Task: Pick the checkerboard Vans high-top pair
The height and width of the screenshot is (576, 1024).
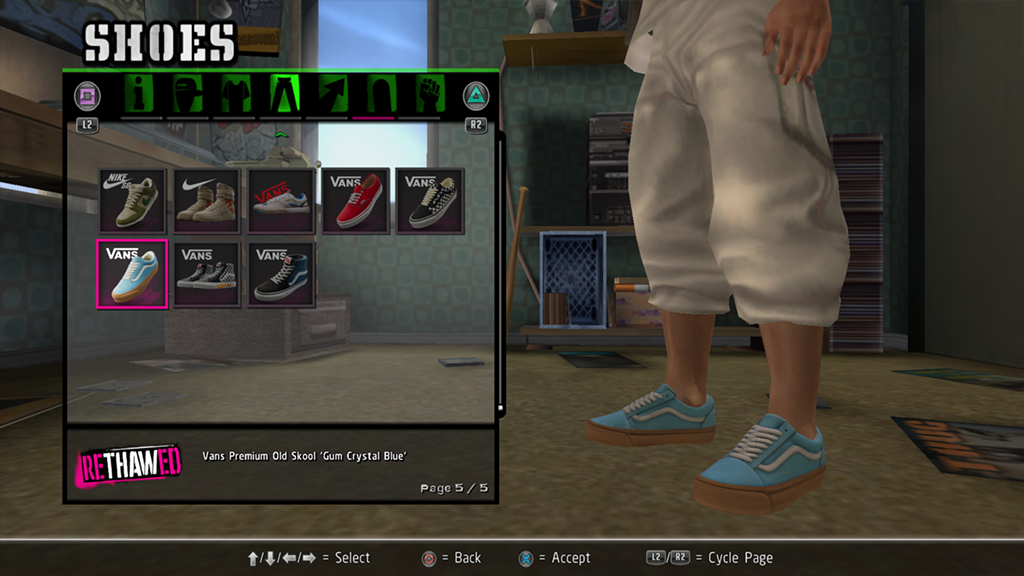Action: (207, 274)
